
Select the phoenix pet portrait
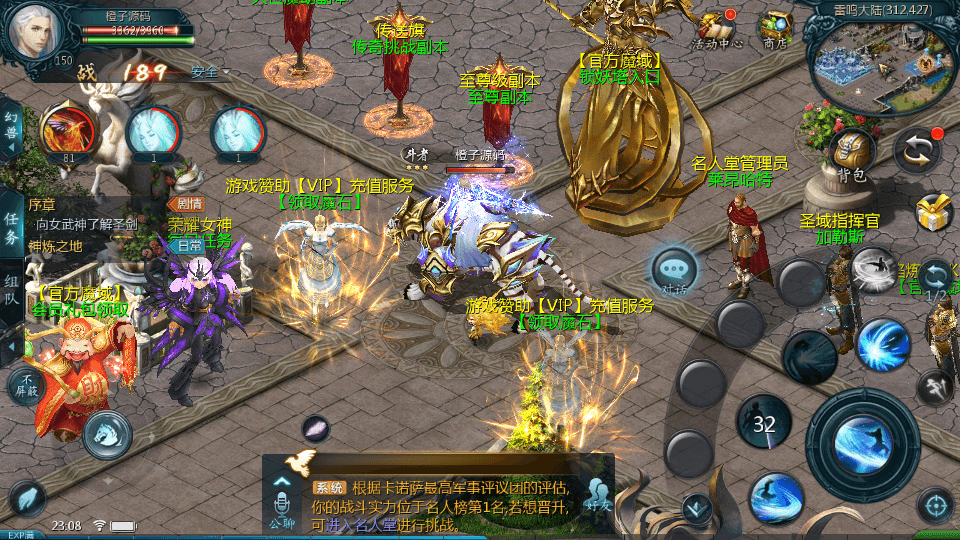click(x=68, y=132)
